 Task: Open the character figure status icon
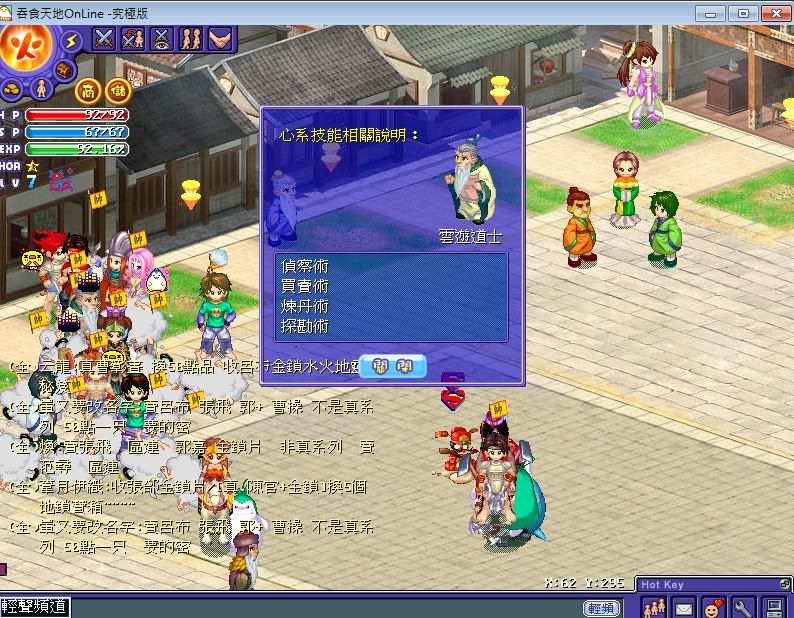coord(42,89)
